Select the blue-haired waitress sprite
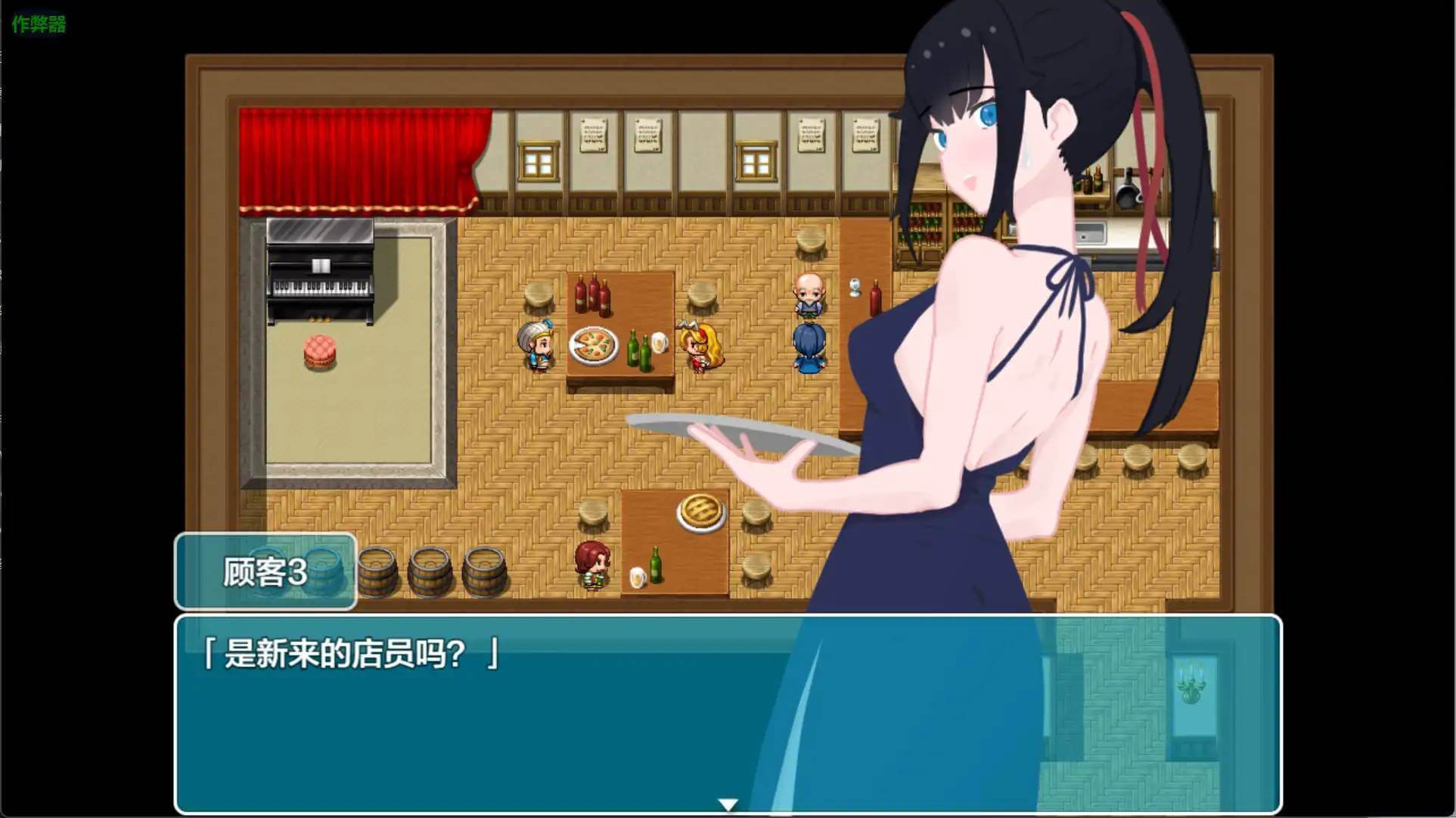The image size is (1456, 818). point(808,344)
